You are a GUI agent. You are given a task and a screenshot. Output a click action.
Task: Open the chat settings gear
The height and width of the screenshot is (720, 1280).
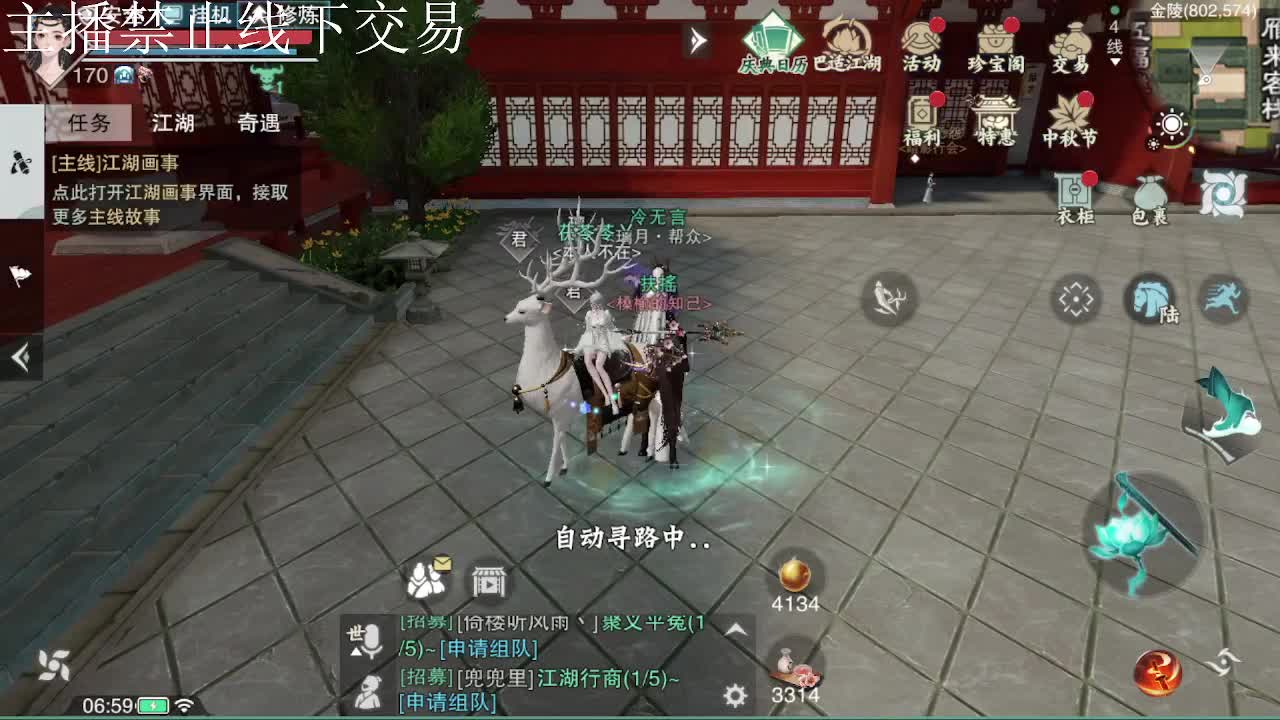[x=733, y=694]
